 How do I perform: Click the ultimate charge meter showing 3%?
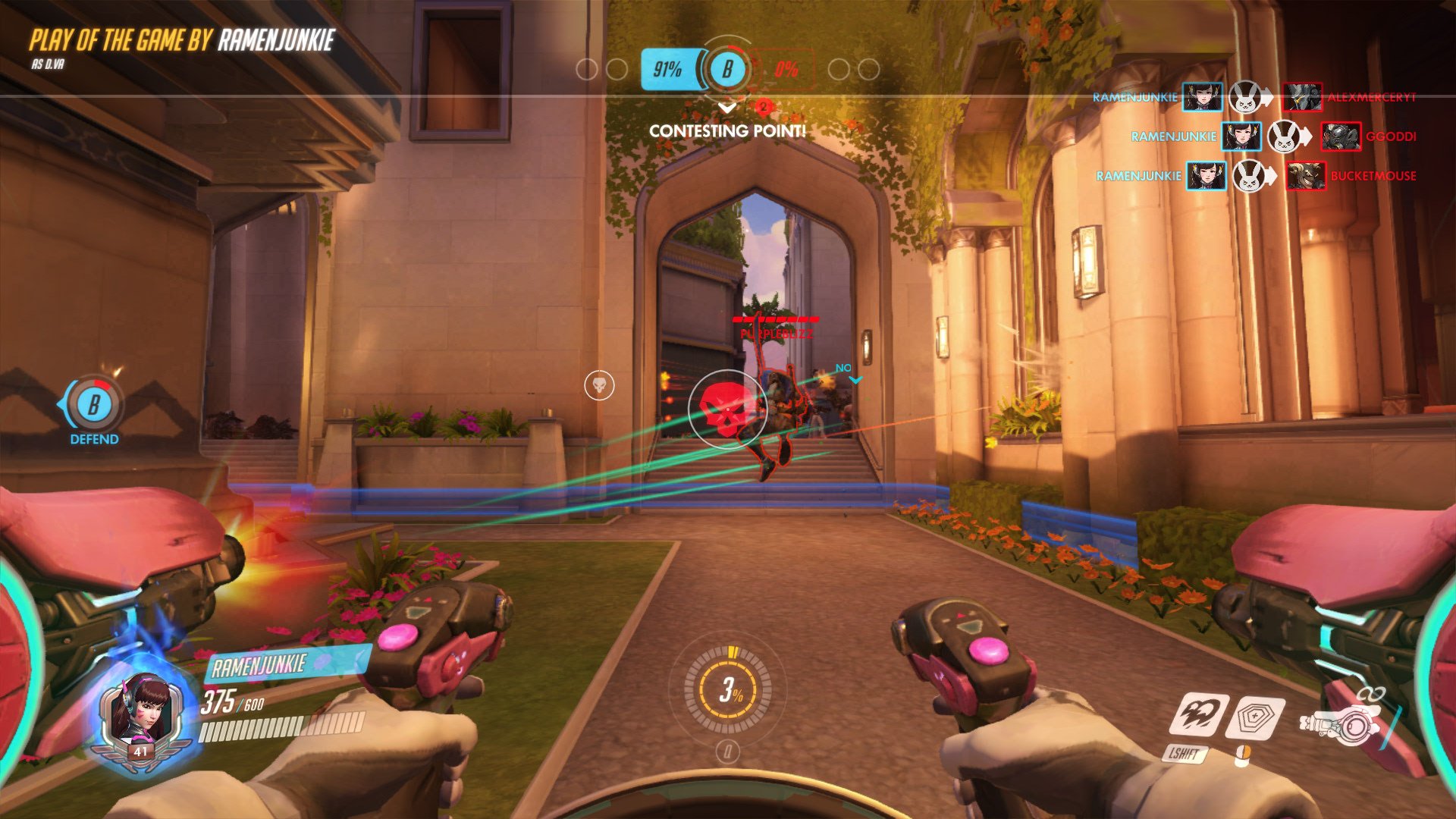pyautogui.click(x=728, y=689)
